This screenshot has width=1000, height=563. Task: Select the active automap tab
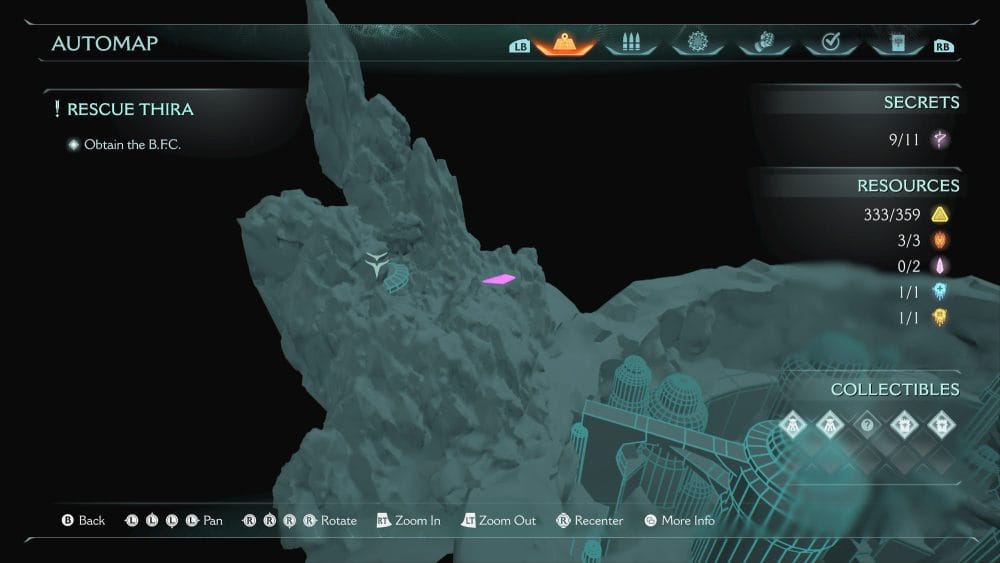pyautogui.click(x=565, y=43)
